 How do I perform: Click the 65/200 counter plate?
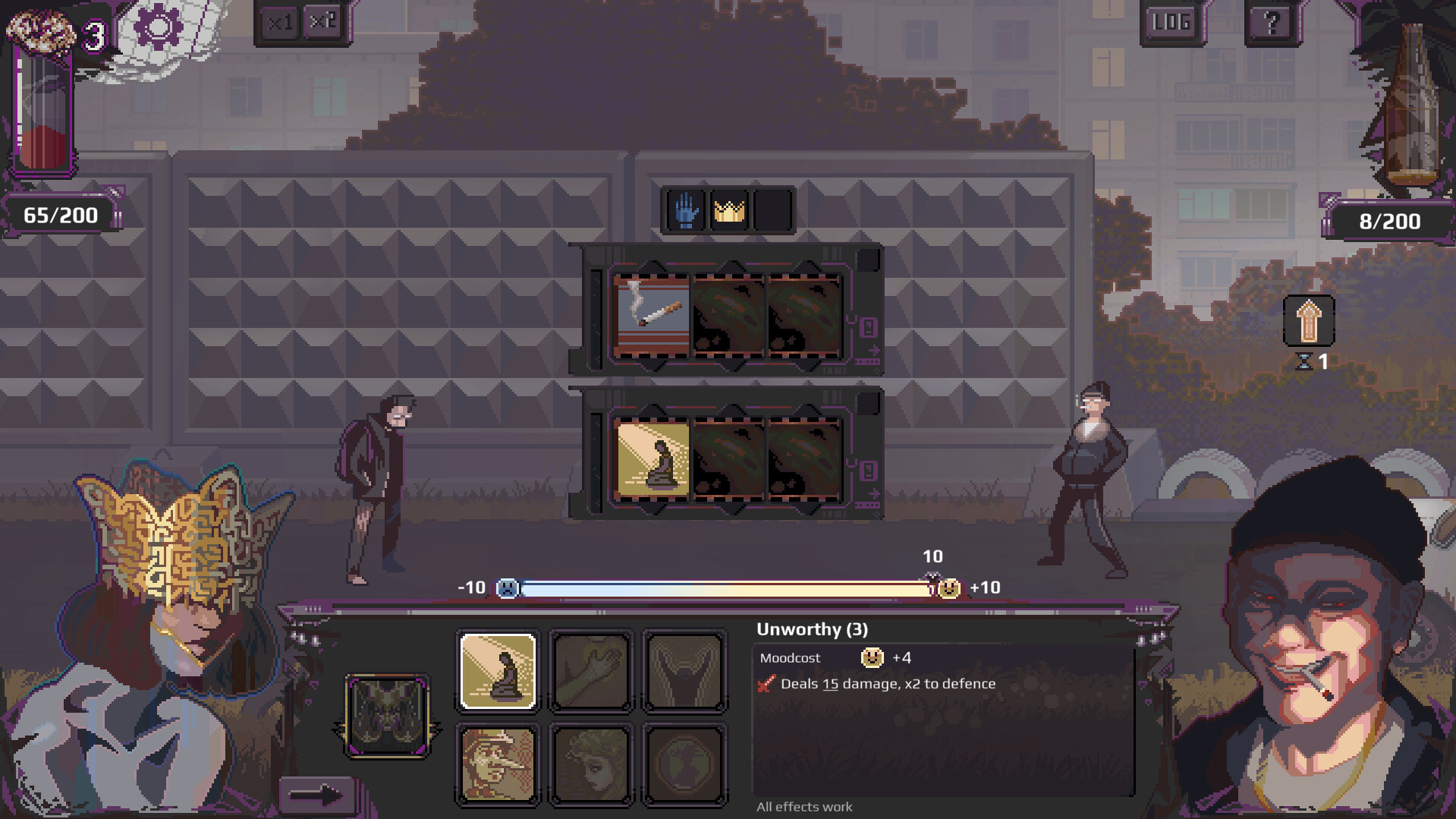[59, 214]
